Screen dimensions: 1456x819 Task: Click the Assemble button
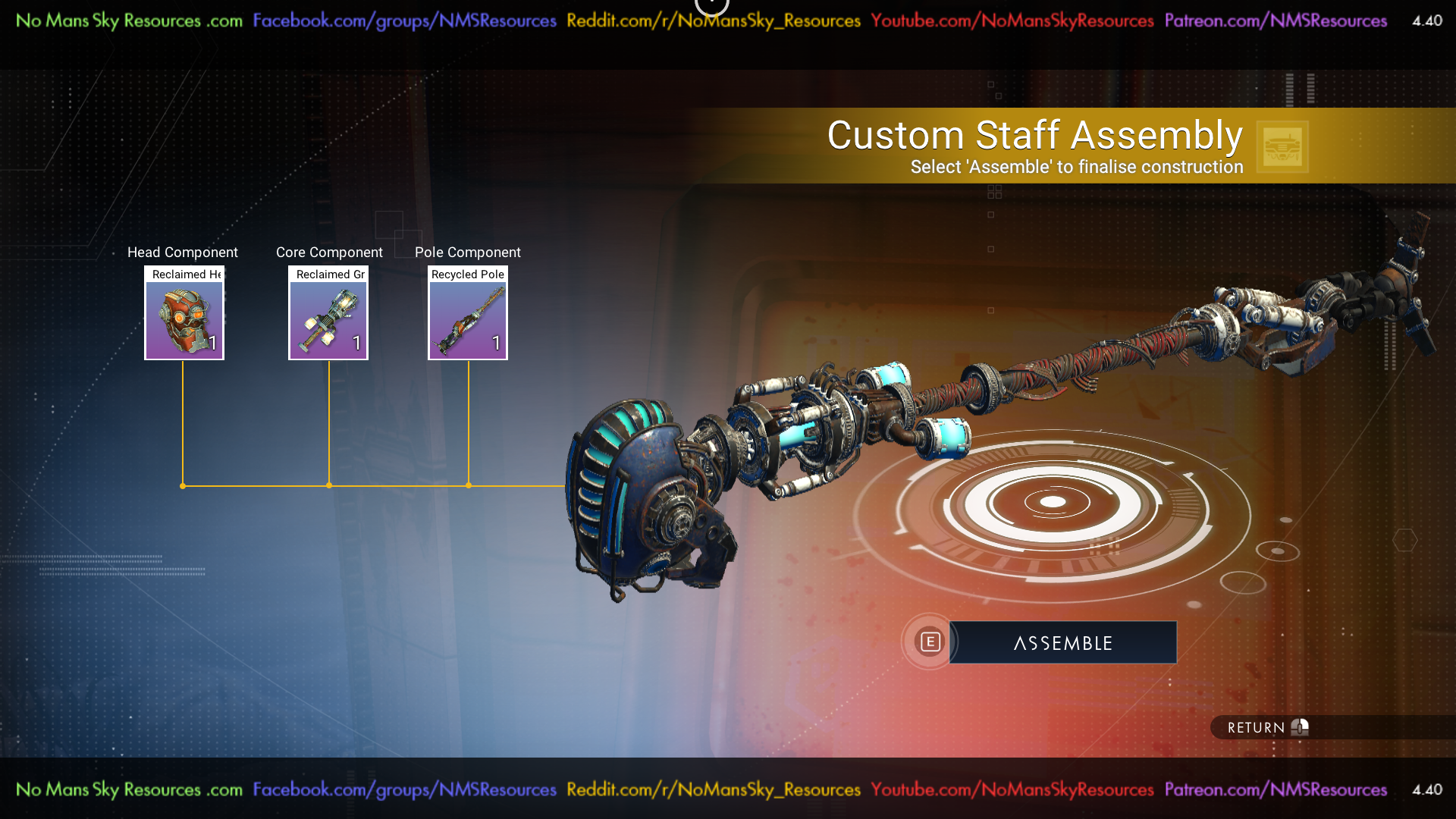click(1062, 642)
